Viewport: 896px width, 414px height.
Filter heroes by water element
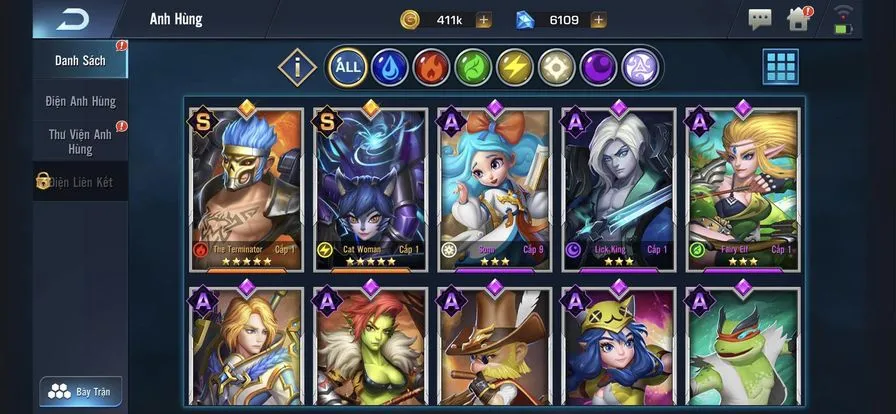coord(389,68)
